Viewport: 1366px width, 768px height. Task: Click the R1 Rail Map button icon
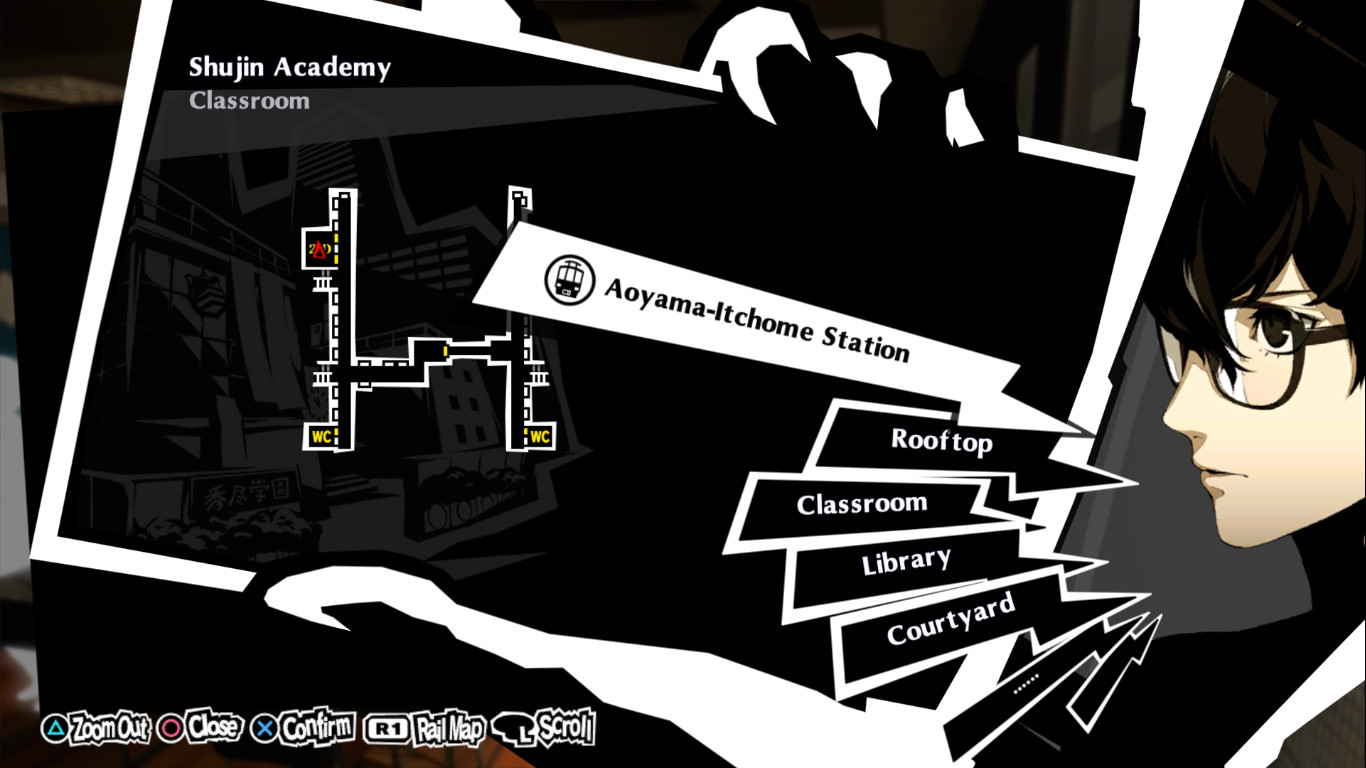click(388, 729)
